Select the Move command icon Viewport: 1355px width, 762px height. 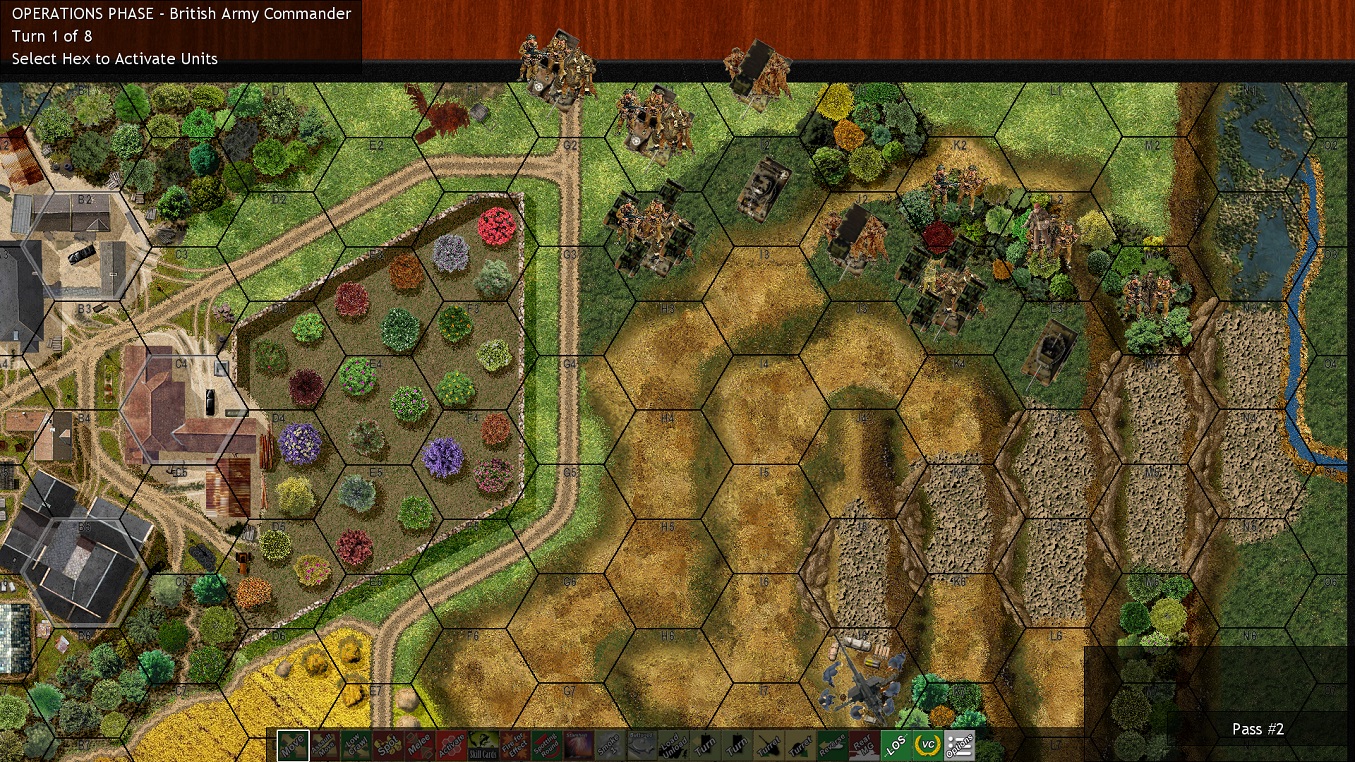click(291, 745)
